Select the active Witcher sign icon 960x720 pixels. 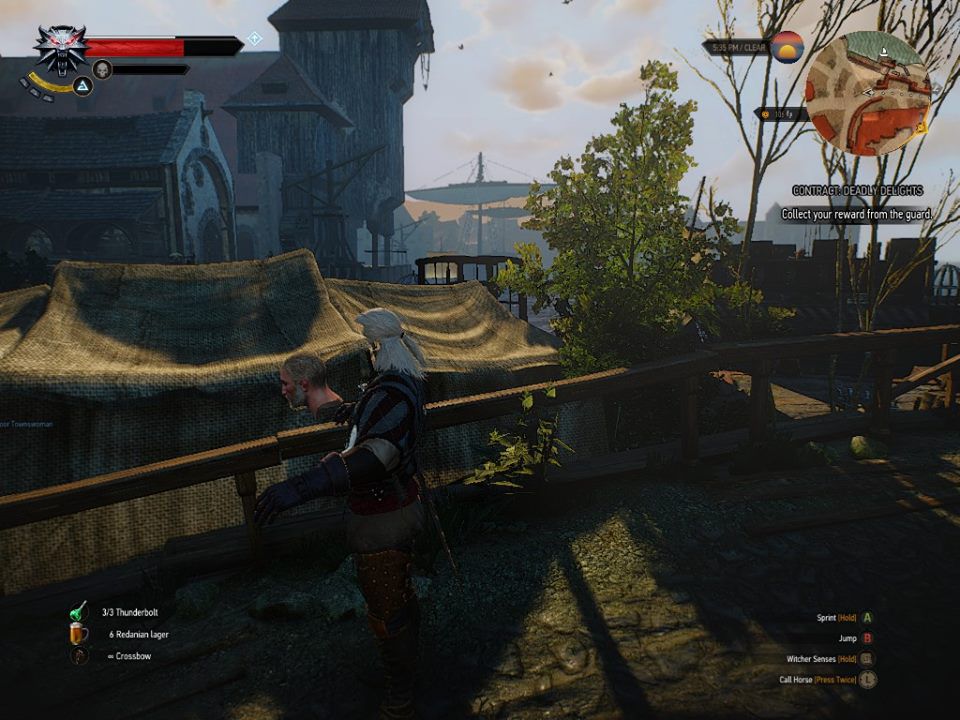(83, 88)
